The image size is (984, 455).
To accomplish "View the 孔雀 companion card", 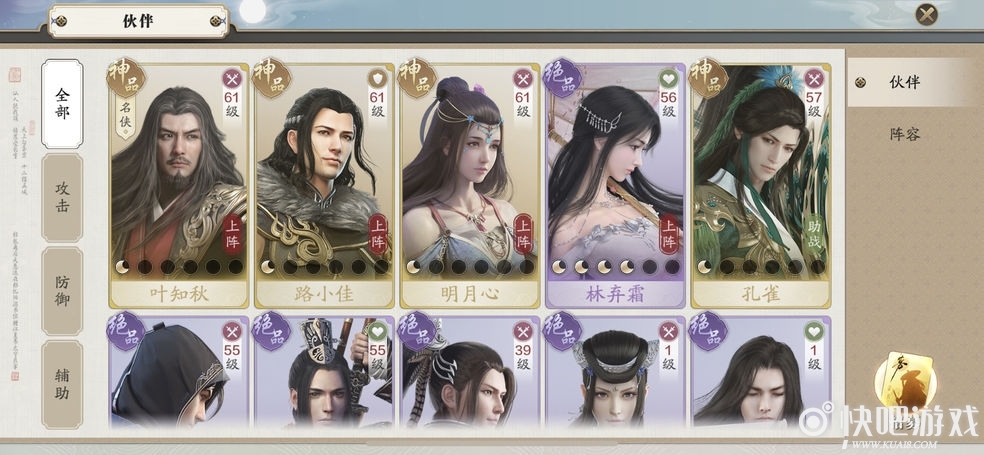I will point(761,185).
